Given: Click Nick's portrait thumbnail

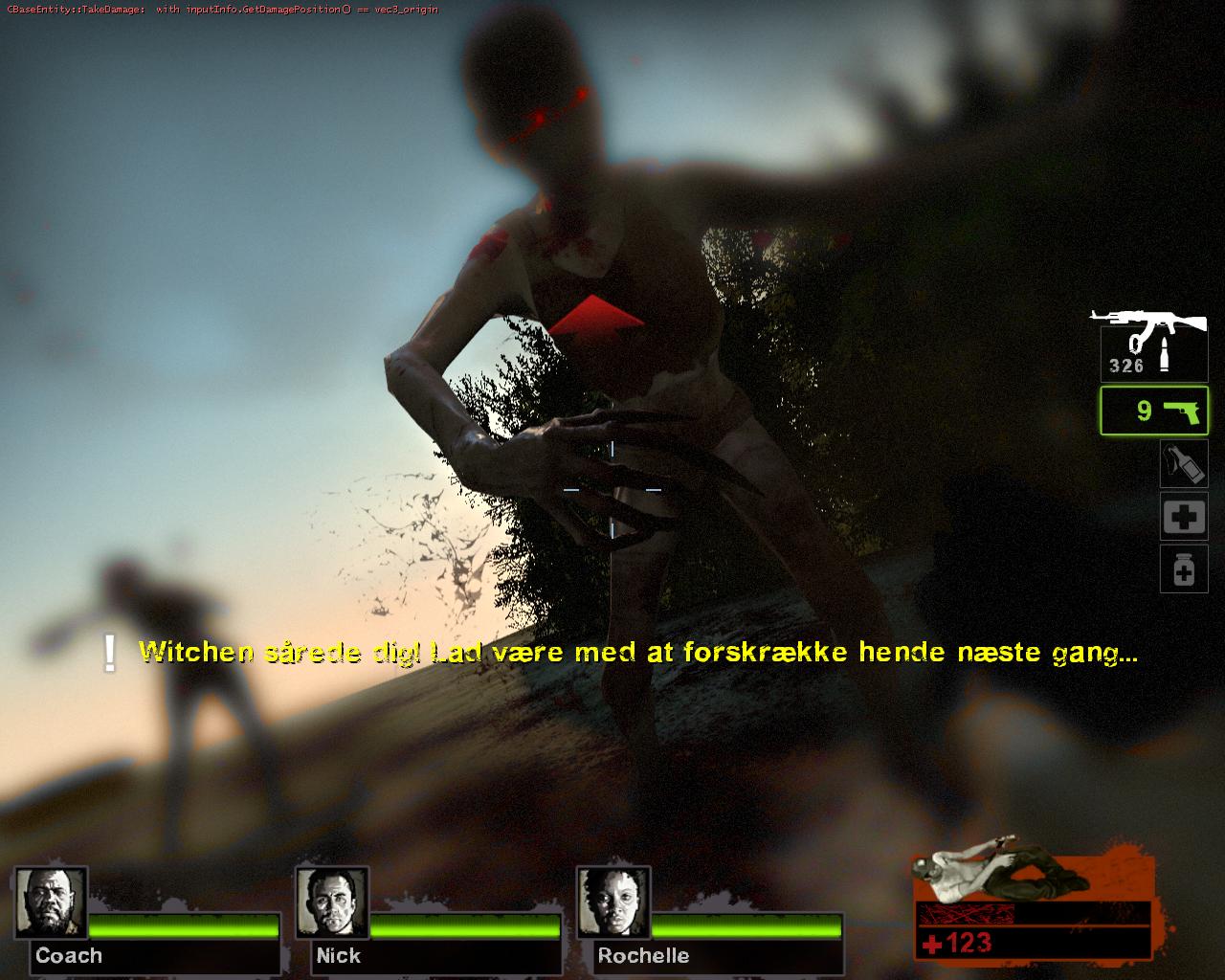Looking at the screenshot, I should click(332, 903).
